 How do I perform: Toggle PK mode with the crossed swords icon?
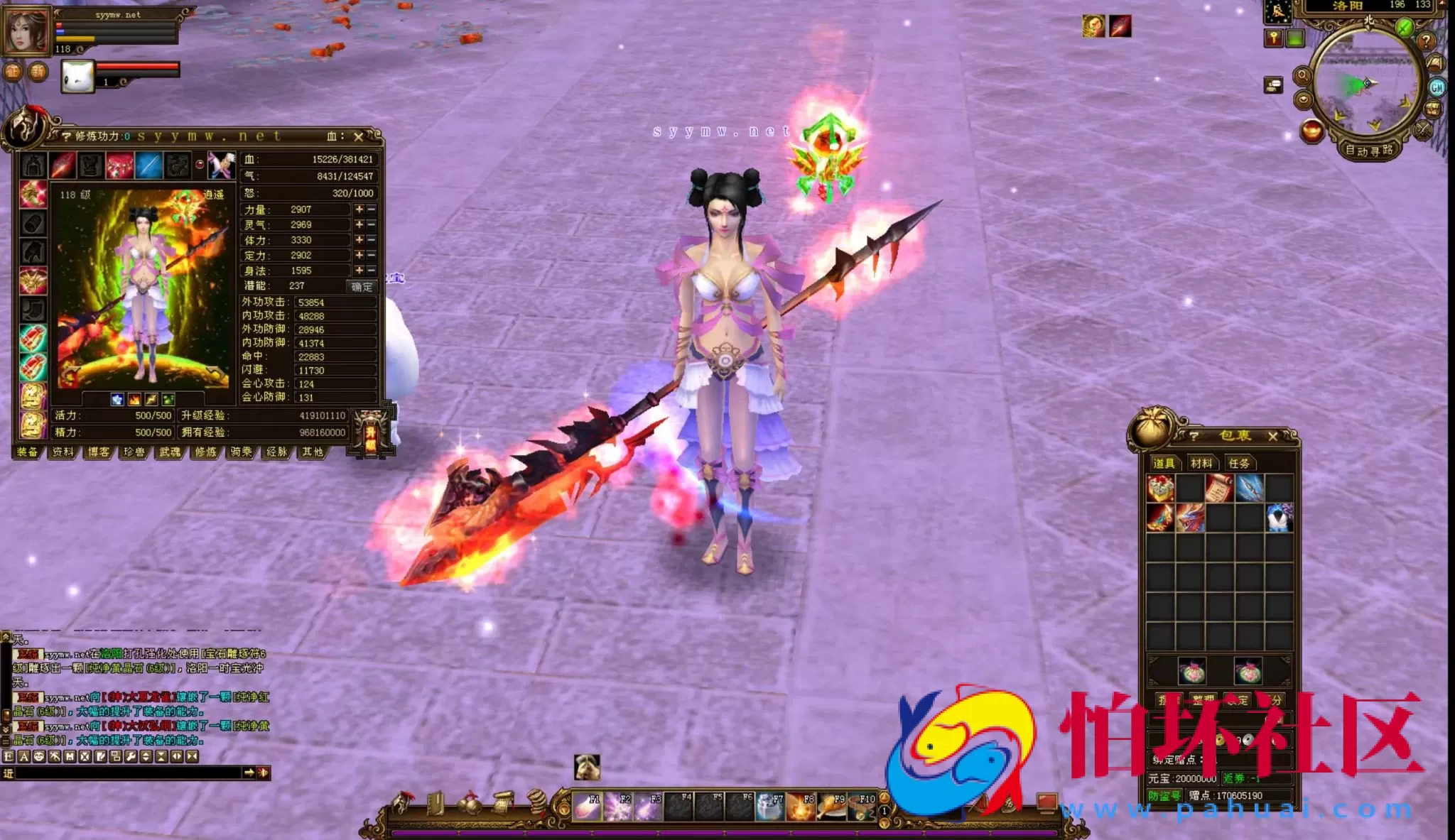pyautogui.click(x=1422, y=130)
